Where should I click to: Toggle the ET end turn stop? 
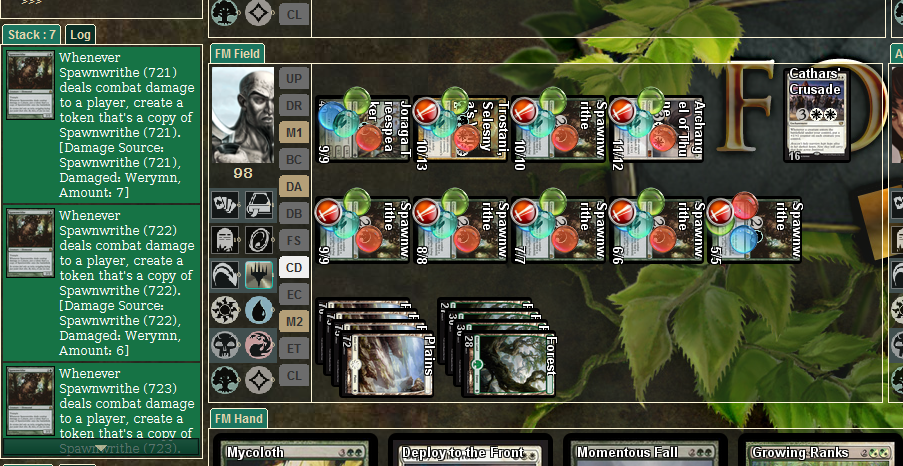pyautogui.click(x=293, y=348)
